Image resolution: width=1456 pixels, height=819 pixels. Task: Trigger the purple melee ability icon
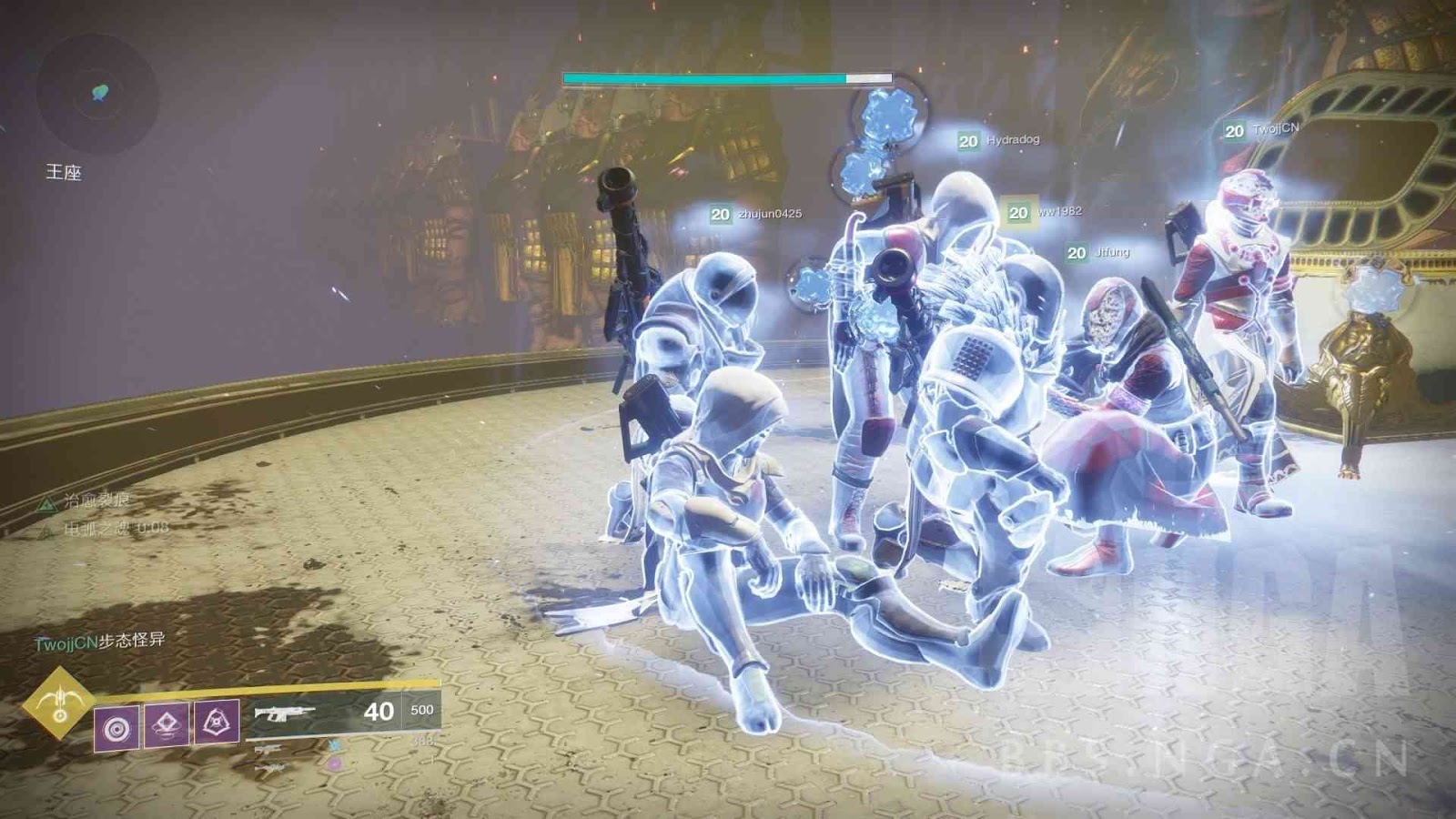click(167, 724)
